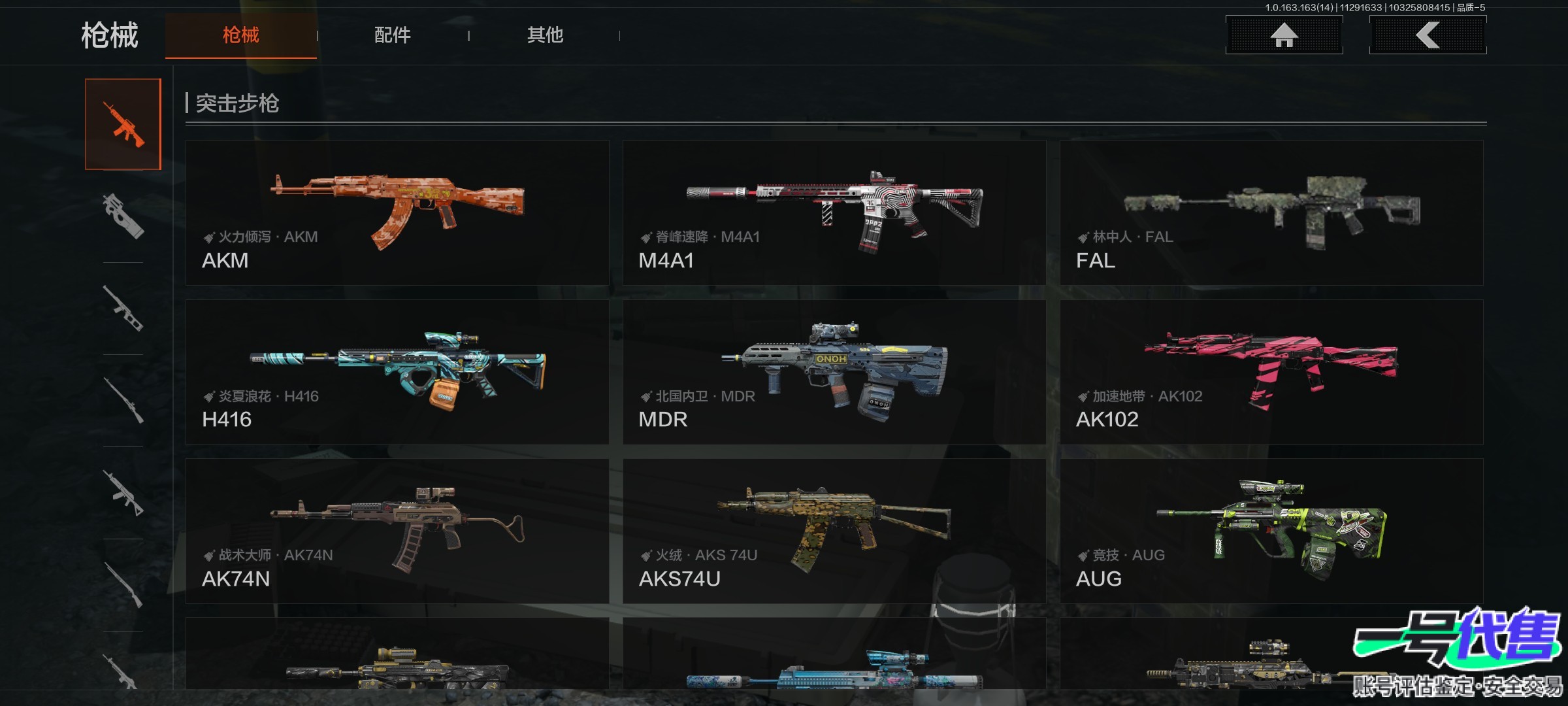Screen dimensions: 1568x706
Task: Select the 其他 tab
Action: [x=545, y=35]
